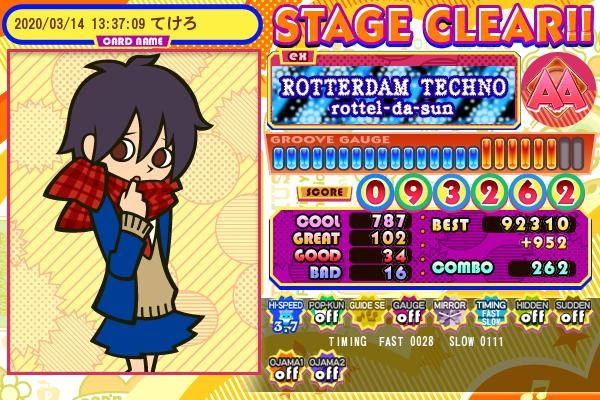Switch the TIMING fast/slow option
The image size is (600, 400).
click(489, 314)
